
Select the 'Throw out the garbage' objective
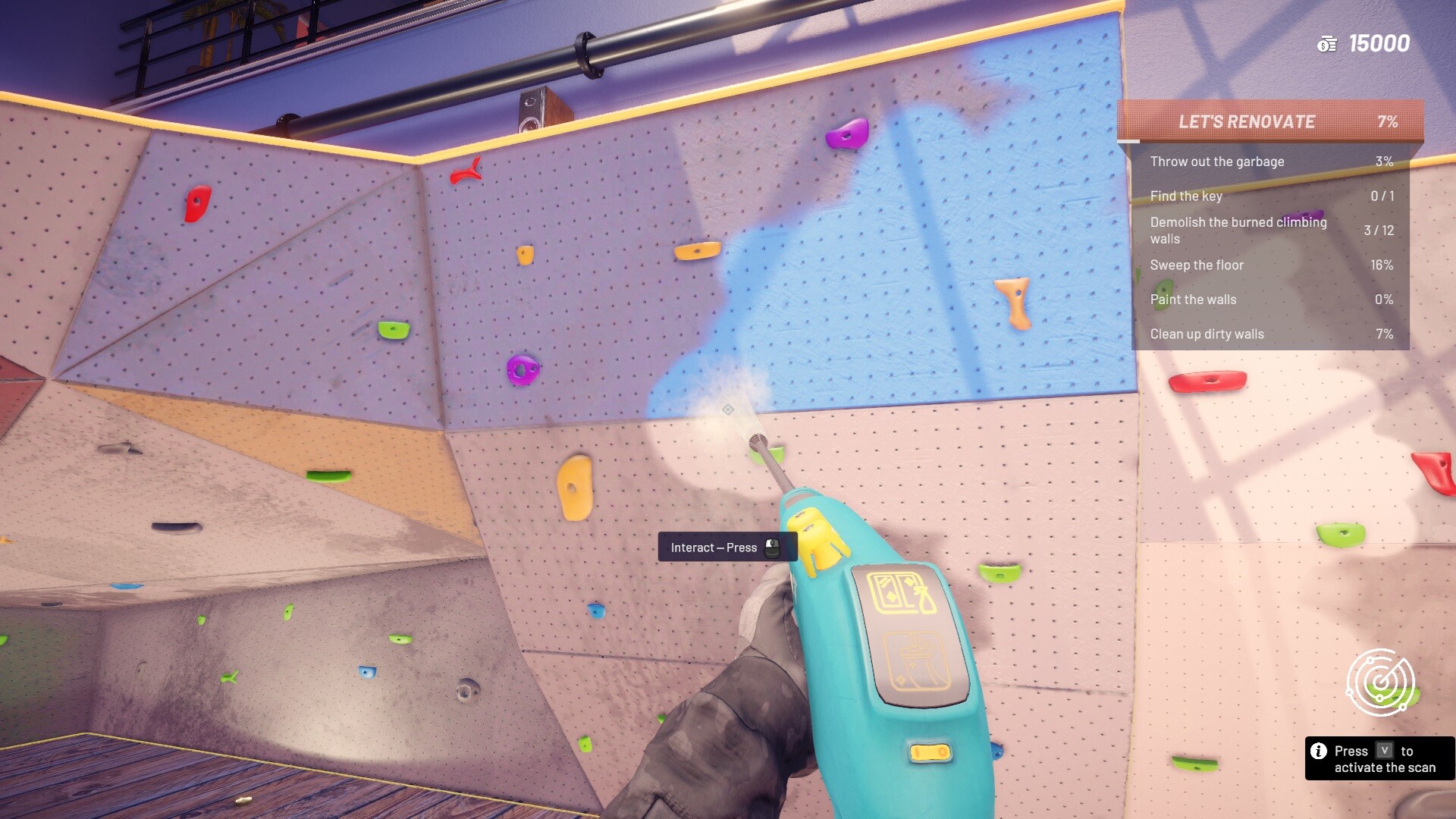point(1216,162)
